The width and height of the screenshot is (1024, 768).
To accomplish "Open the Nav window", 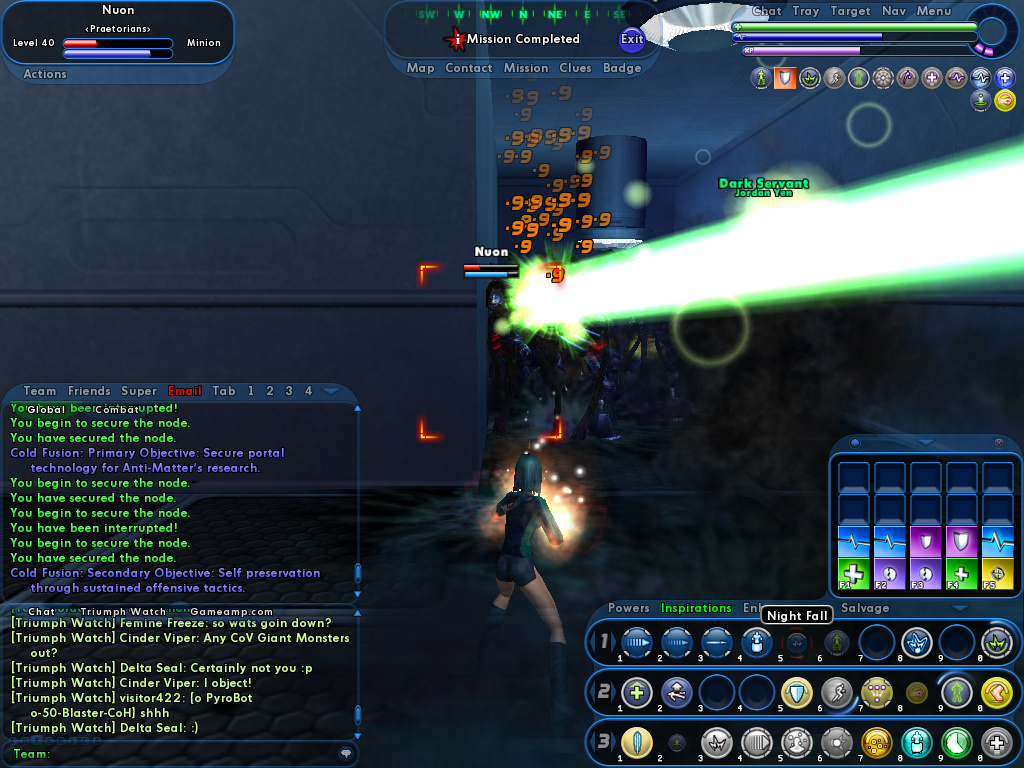I will coord(894,11).
